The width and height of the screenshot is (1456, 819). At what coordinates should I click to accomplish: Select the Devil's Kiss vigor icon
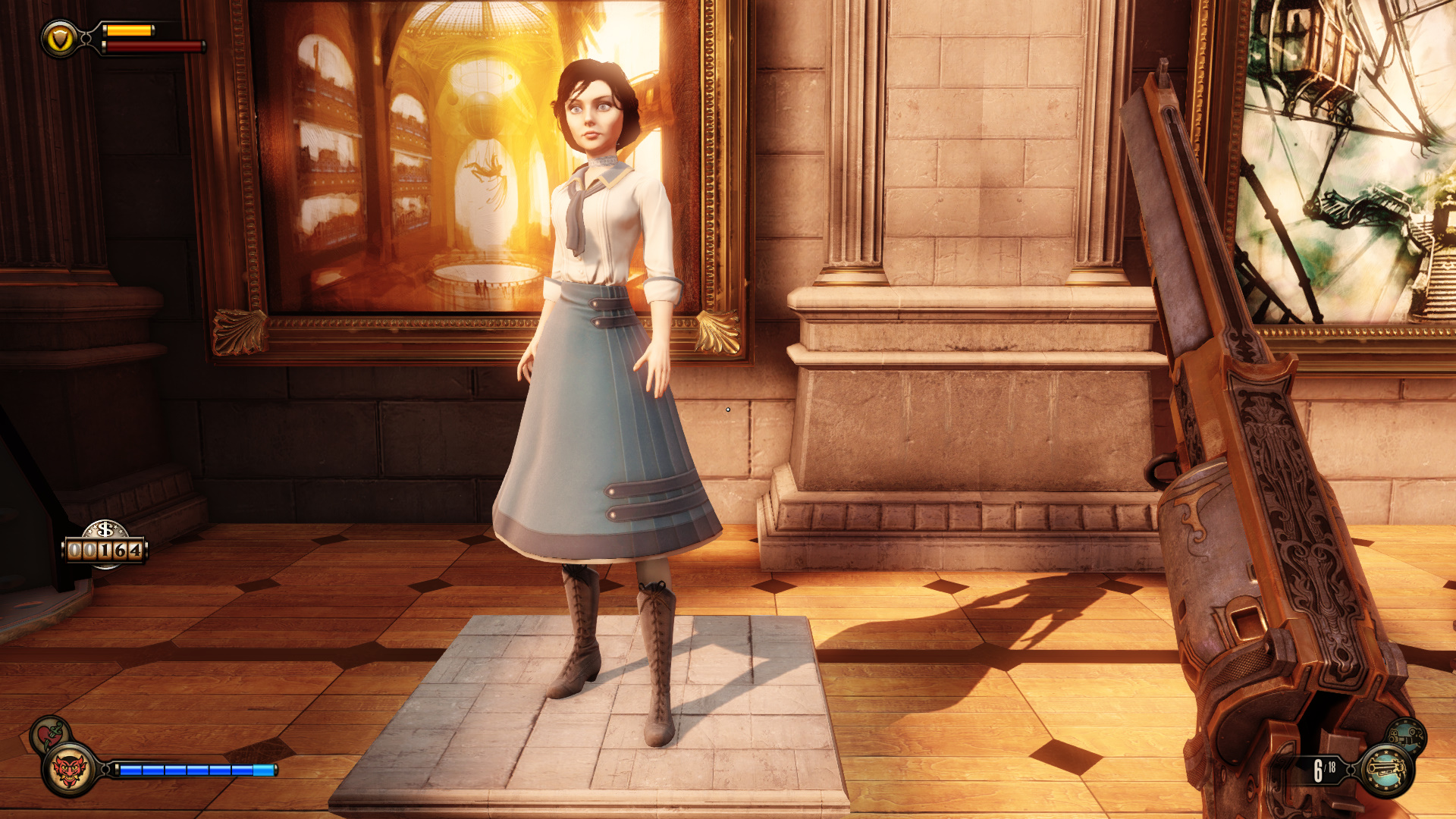pyautogui.click(x=69, y=770)
